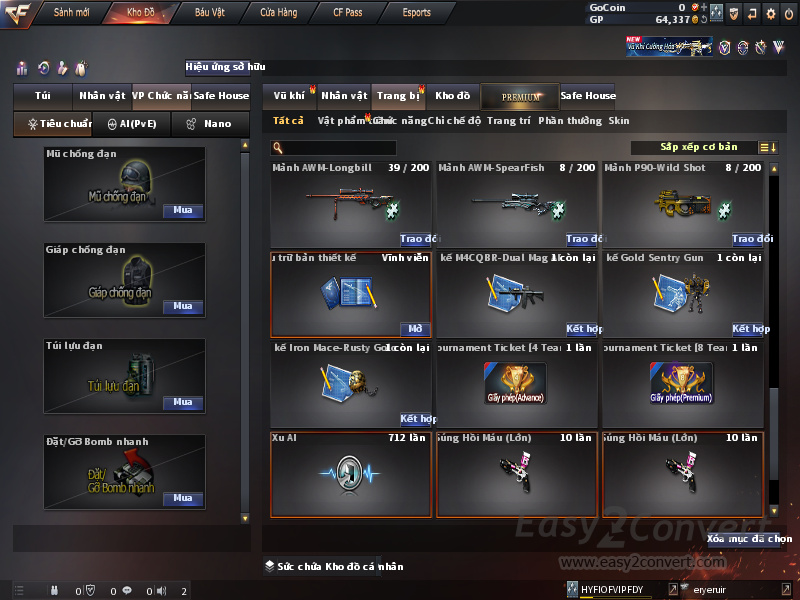
Task: Select the Xu AI item slot
Action: coord(350,474)
